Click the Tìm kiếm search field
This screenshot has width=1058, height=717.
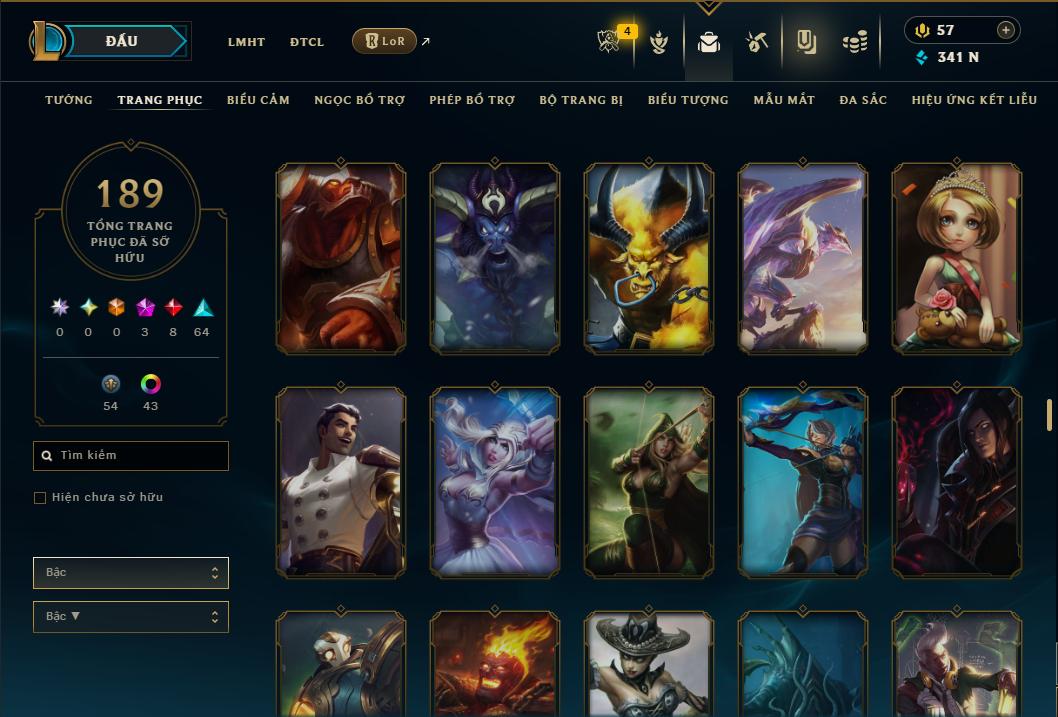[131, 456]
